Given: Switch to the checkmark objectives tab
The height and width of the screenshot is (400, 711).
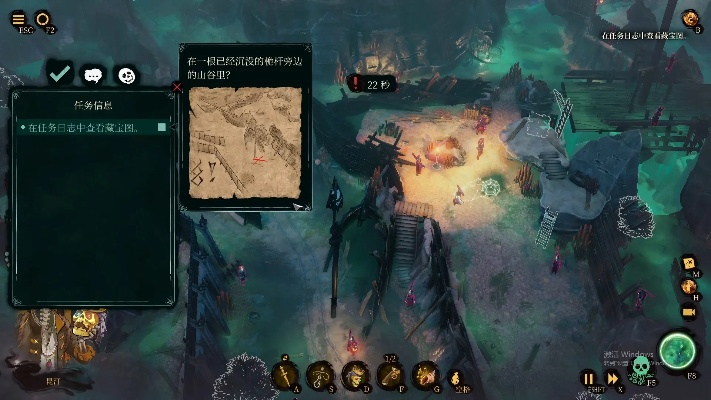Looking at the screenshot, I should 60,74.
